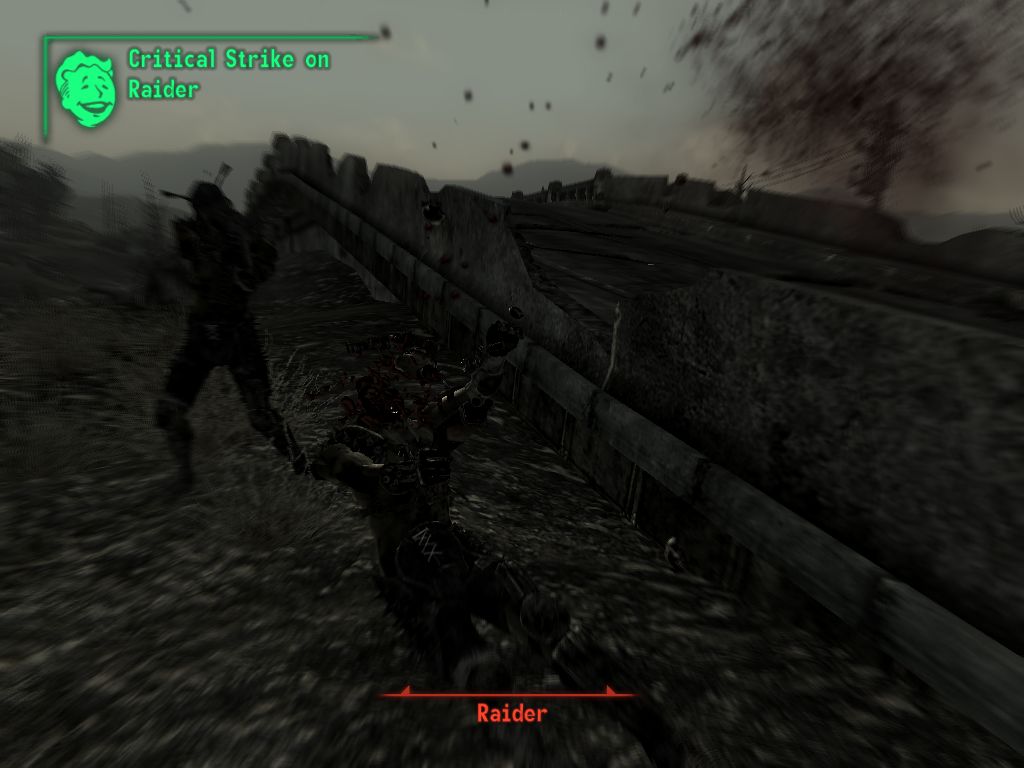Click the Vault Boy notification icon
The image size is (1024, 768).
[x=86, y=87]
